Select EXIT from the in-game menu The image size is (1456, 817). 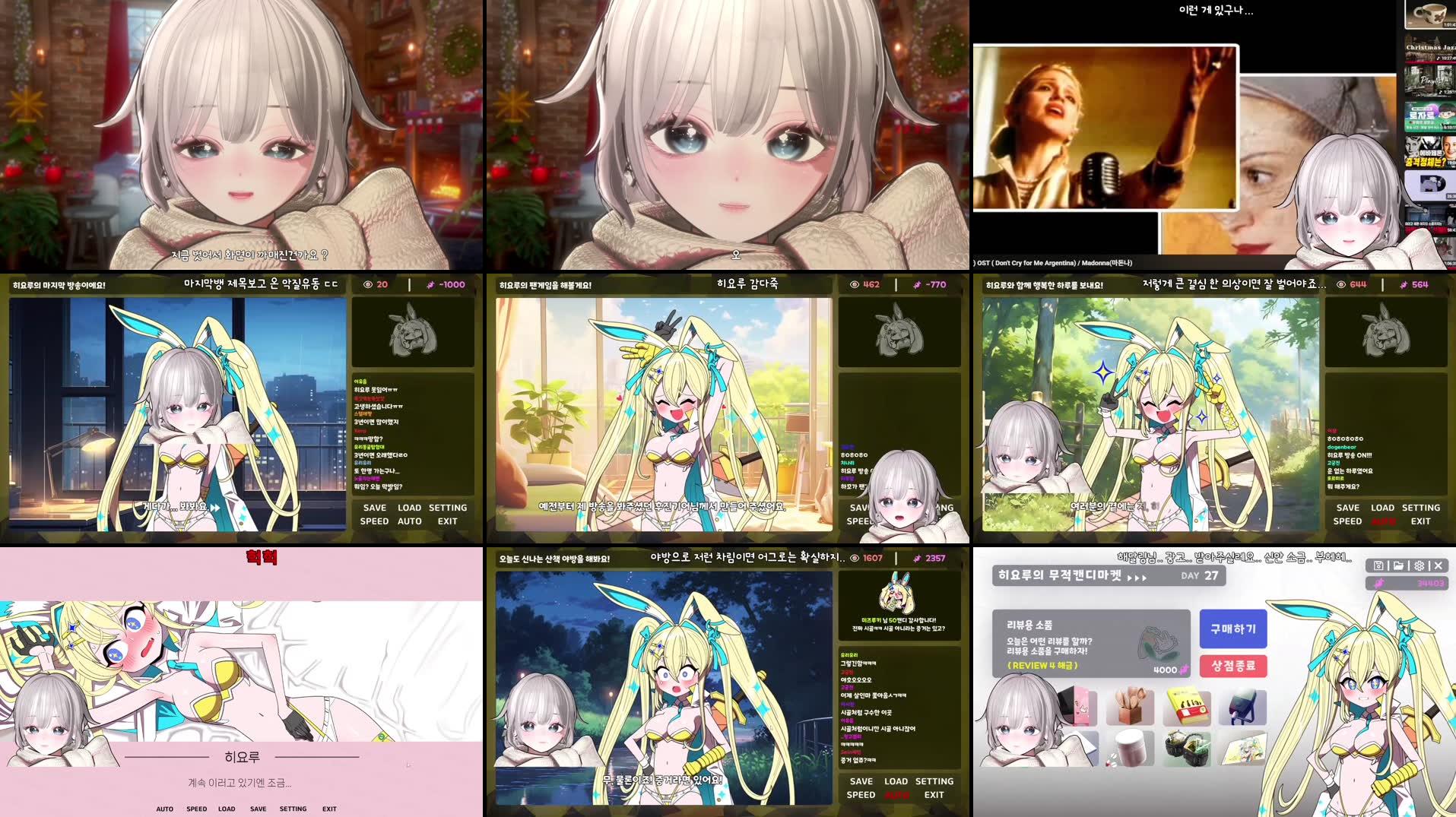(447, 521)
